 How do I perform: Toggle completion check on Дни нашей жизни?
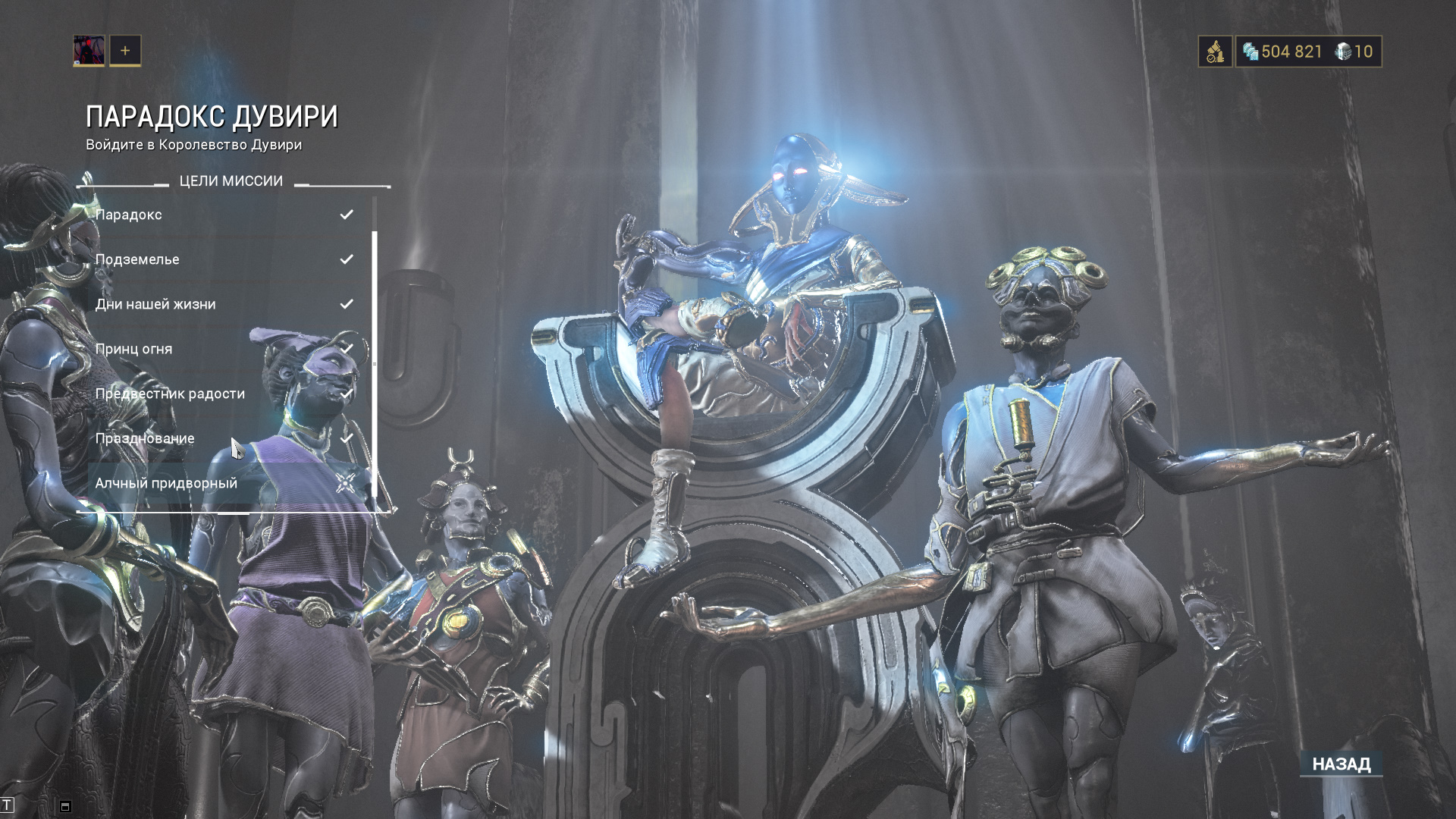[x=348, y=303]
